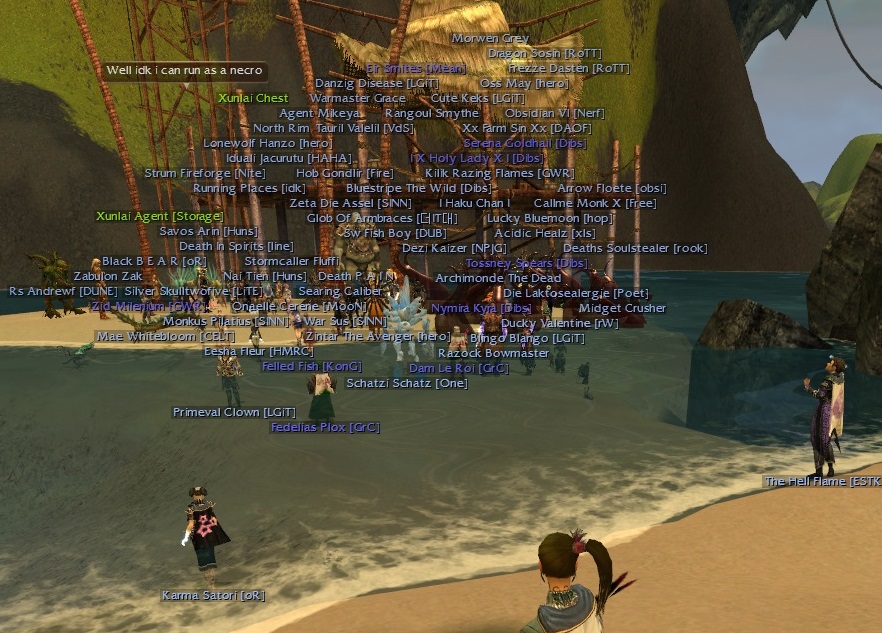Target Strum Fireforge [Nite] name tag

coord(204,173)
